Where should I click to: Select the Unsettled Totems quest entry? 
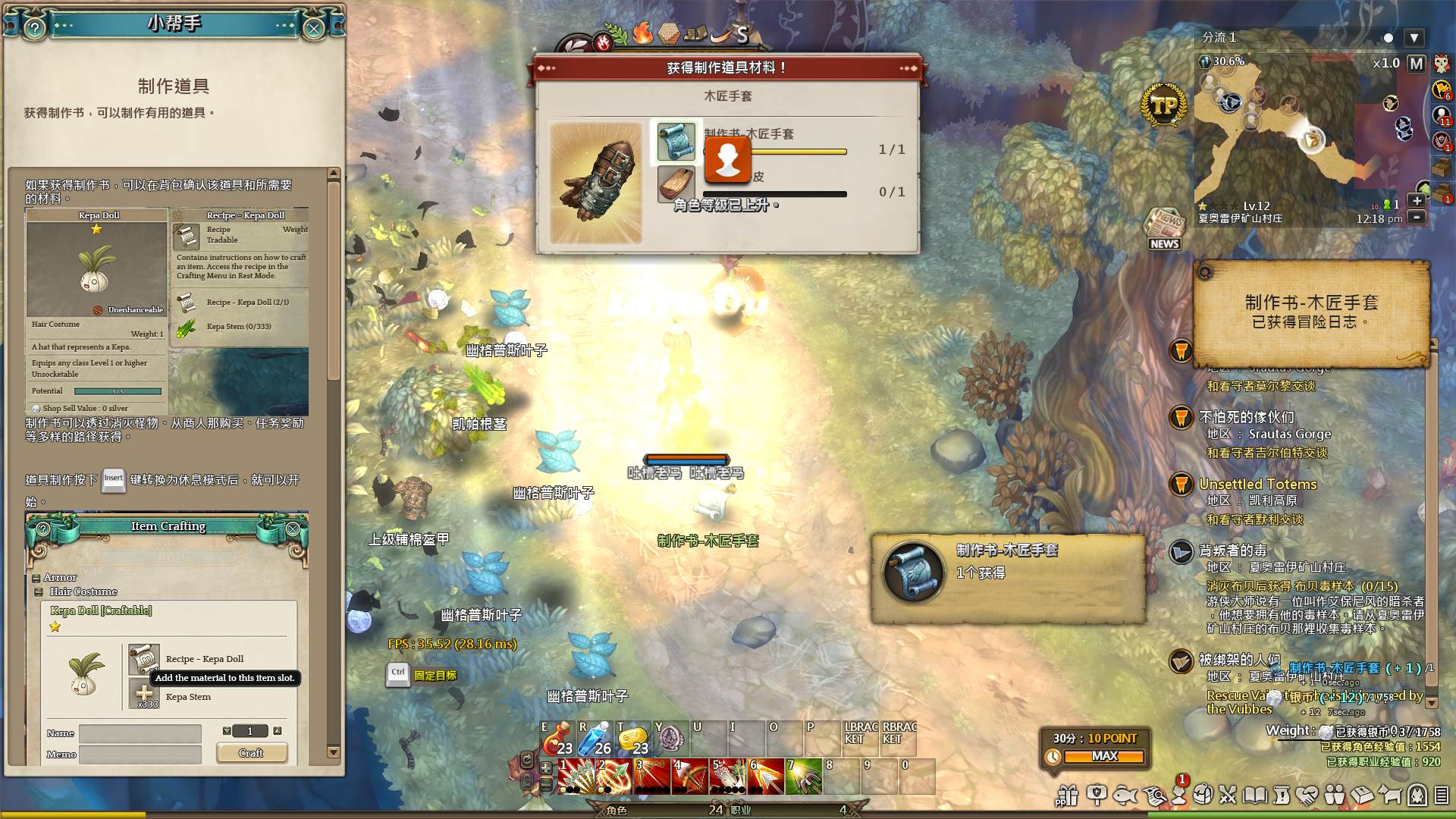[x=1257, y=484]
